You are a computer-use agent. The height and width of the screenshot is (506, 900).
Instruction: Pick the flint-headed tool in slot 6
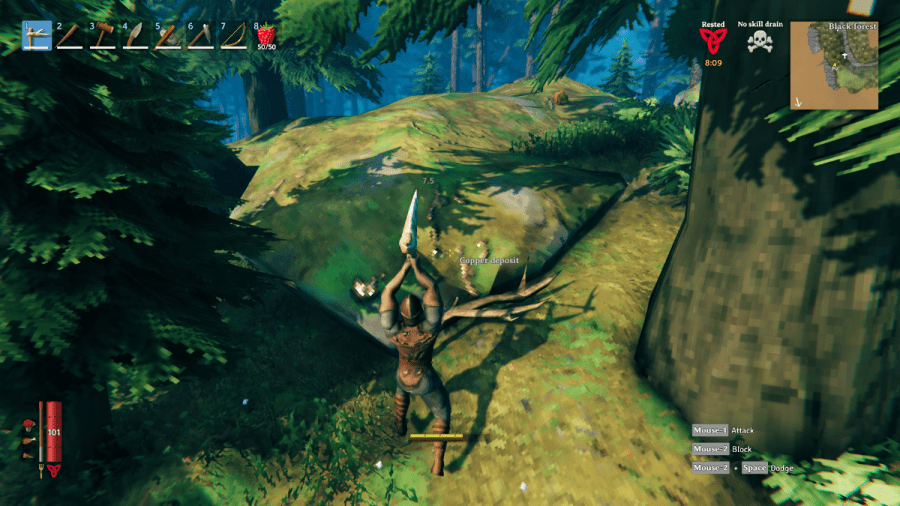200,36
